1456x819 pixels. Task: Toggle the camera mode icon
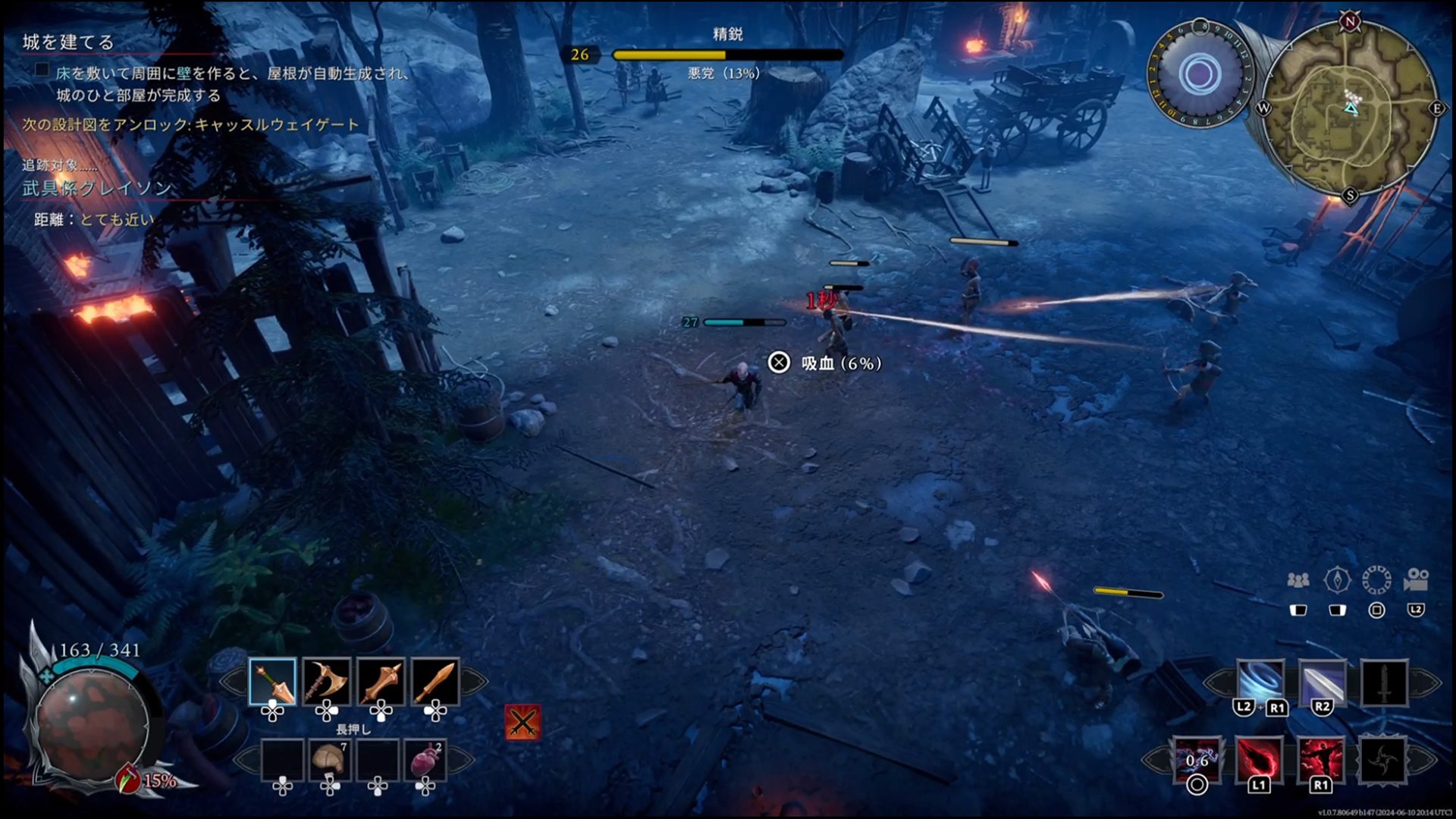click(x=1416, y=581)
